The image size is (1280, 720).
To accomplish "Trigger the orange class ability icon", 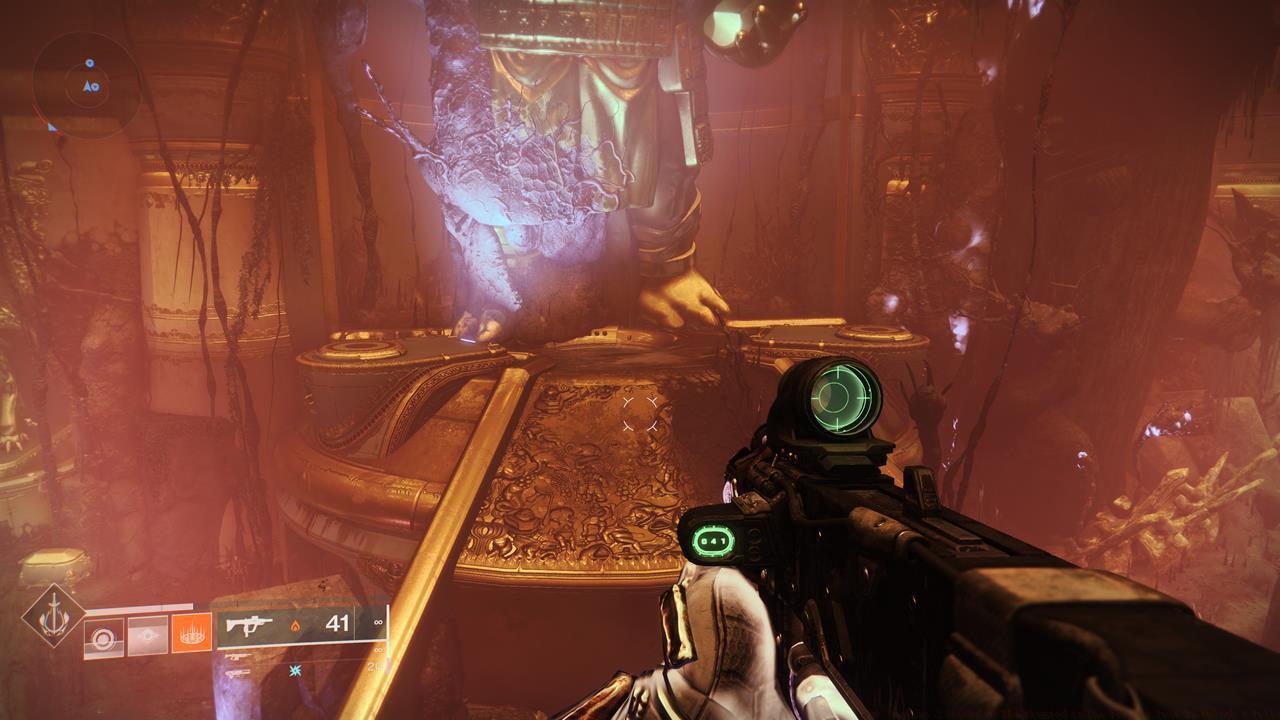I will 191,634.
